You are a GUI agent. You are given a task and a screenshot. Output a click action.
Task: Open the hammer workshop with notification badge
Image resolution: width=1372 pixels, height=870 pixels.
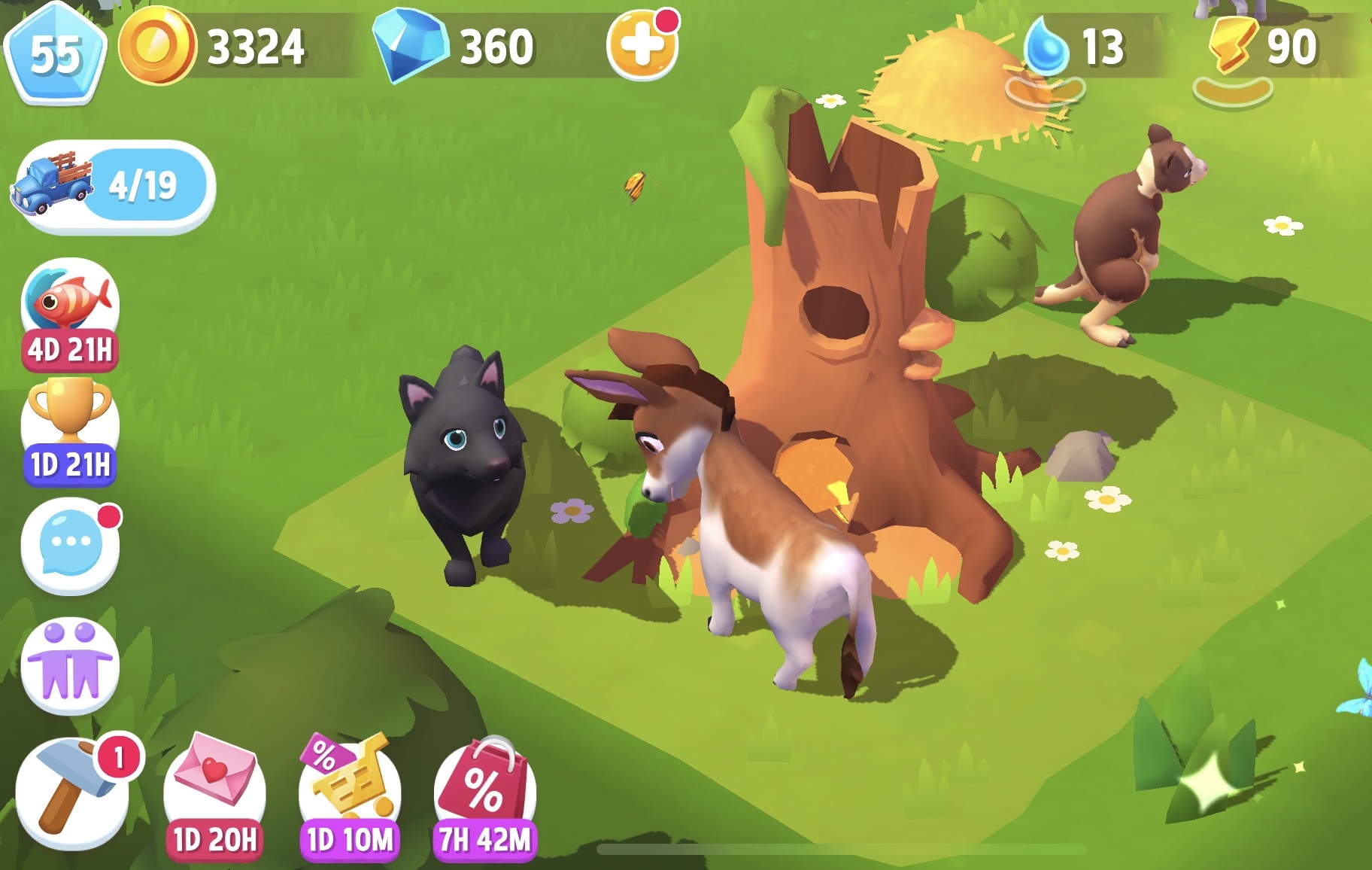(x=70, y=786)
